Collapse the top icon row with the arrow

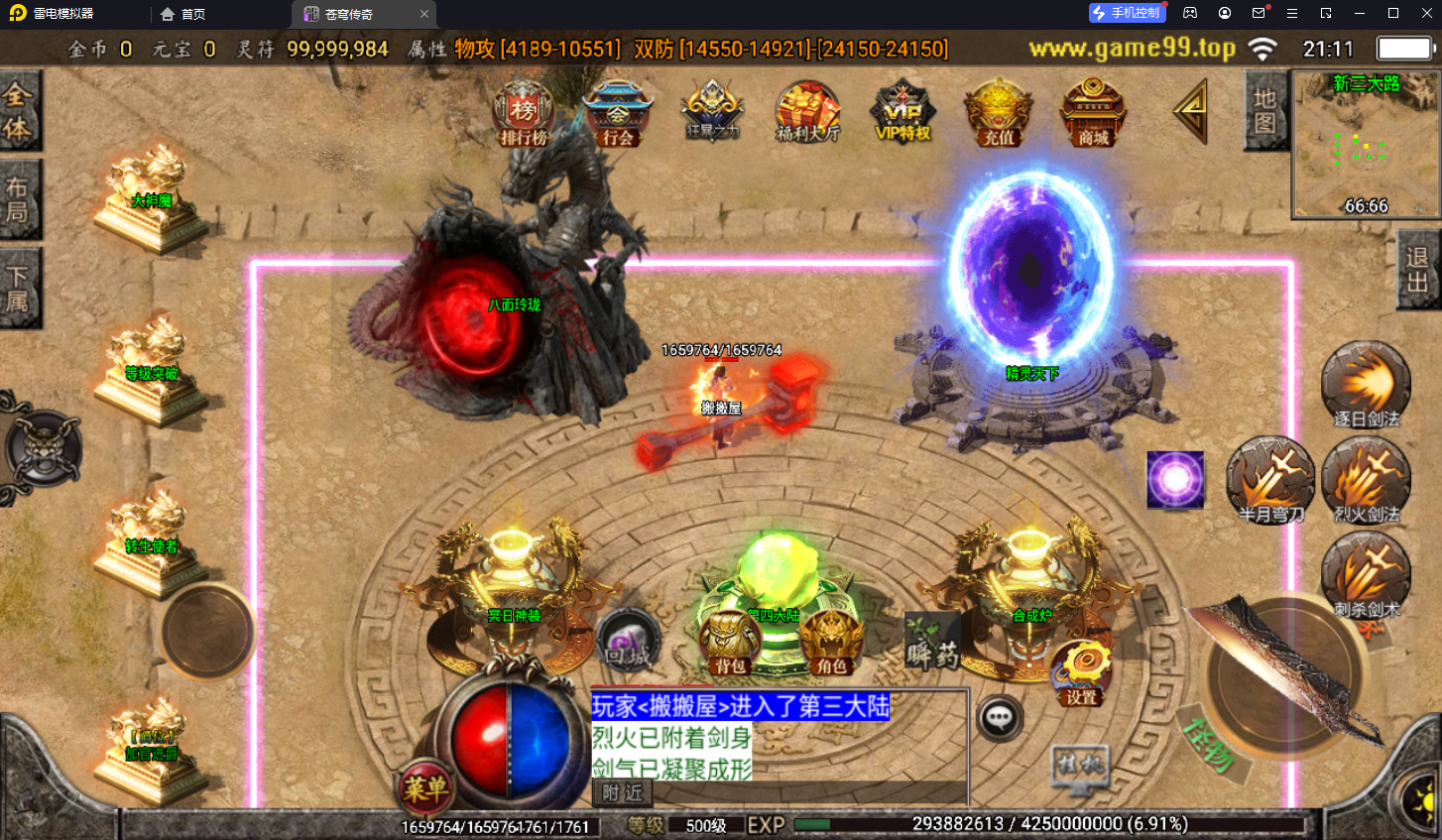pos(1191,111)
